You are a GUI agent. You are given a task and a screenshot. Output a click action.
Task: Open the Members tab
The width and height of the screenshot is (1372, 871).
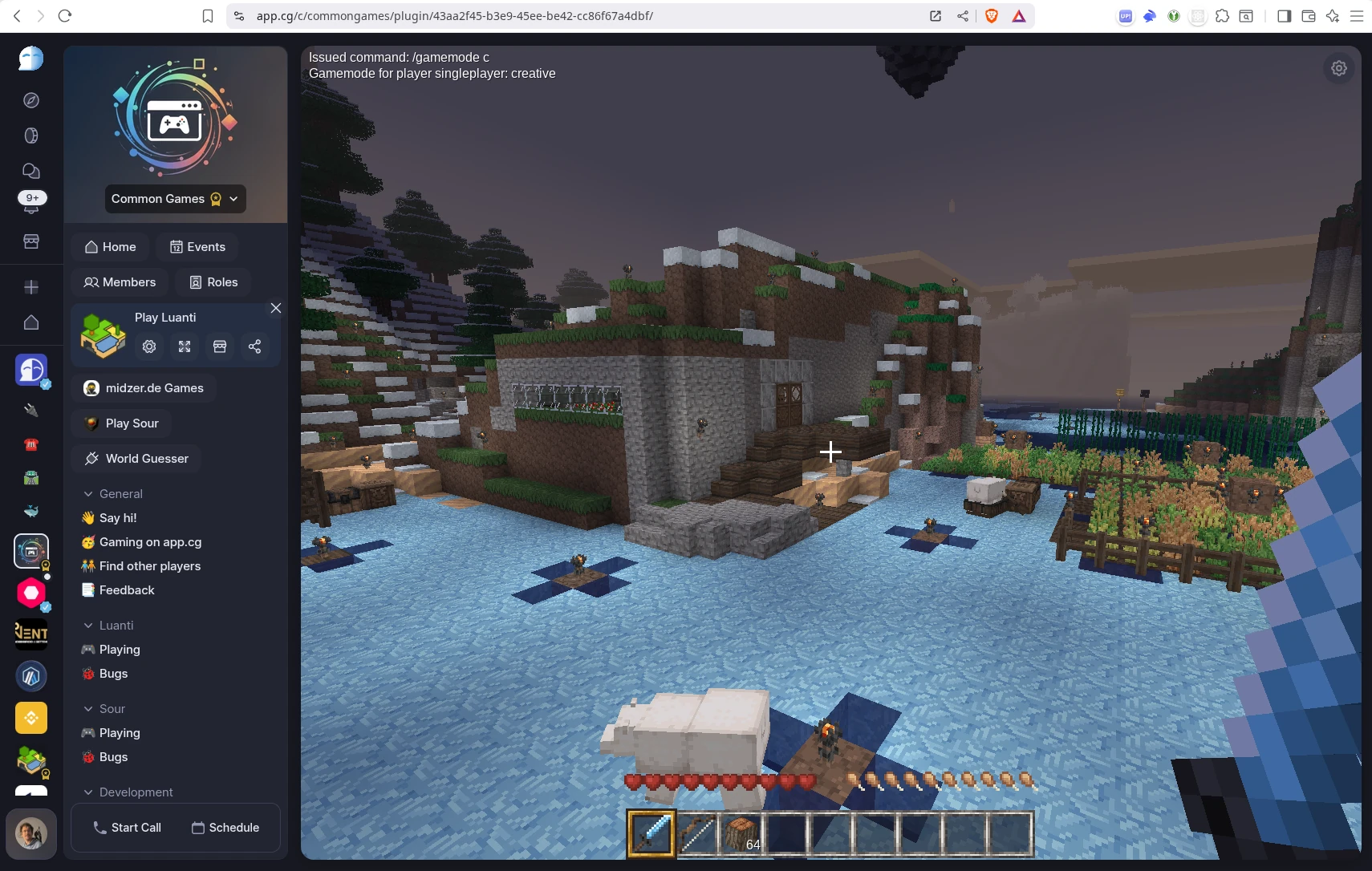[120, 282]
